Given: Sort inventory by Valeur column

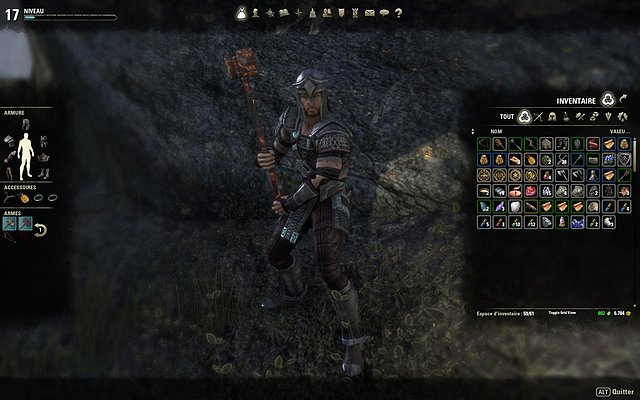Looking at the screenshot, I should tap(619, 131).
